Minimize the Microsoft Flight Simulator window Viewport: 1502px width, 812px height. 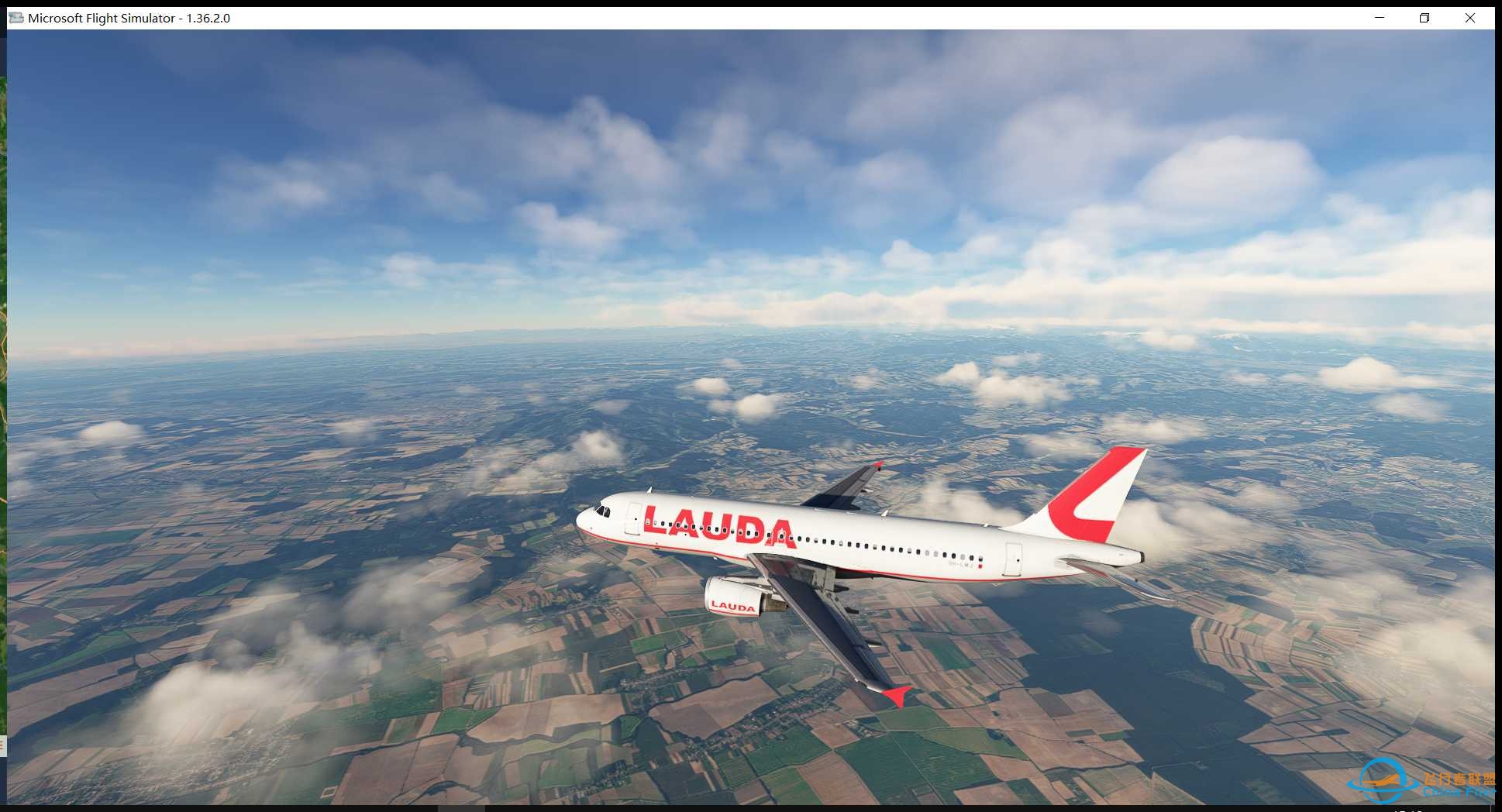click(1378, 17)
